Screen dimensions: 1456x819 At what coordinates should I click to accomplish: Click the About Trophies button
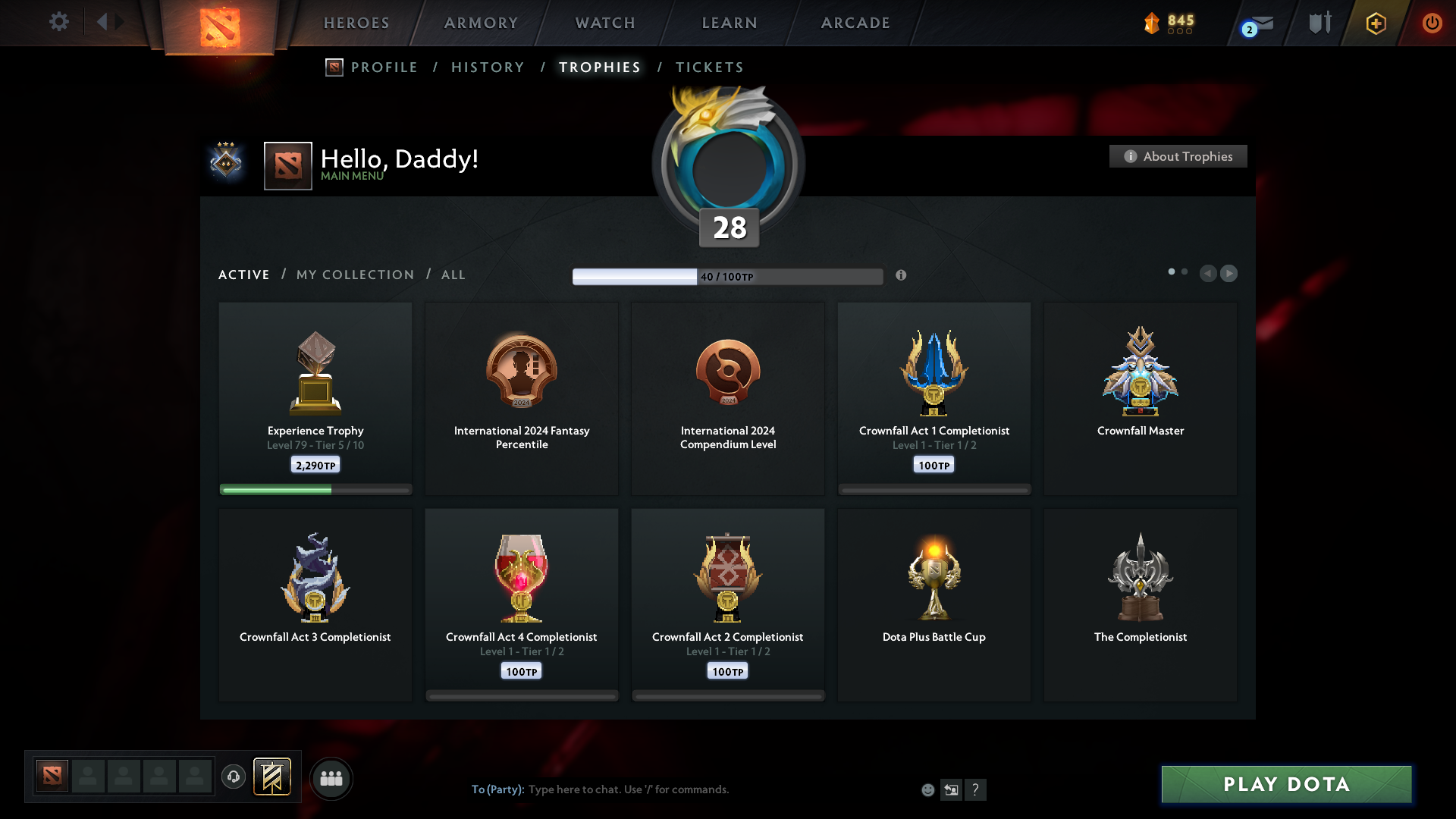coord(1178,156)
